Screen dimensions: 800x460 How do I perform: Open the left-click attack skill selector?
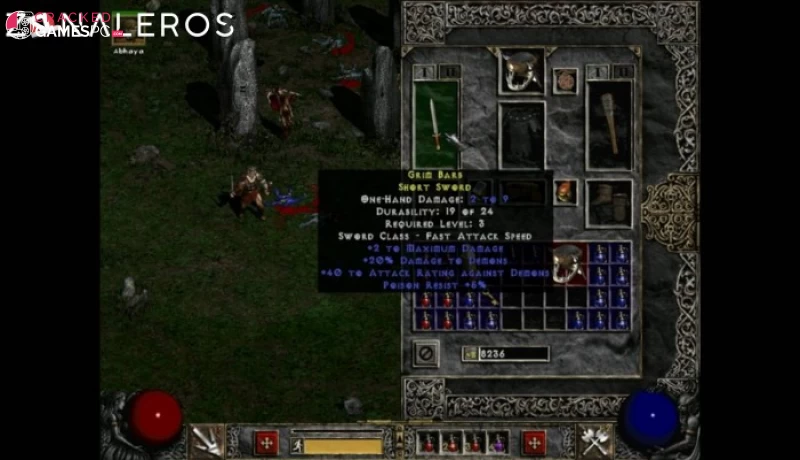pyautogui.click(x=208, y=440)
